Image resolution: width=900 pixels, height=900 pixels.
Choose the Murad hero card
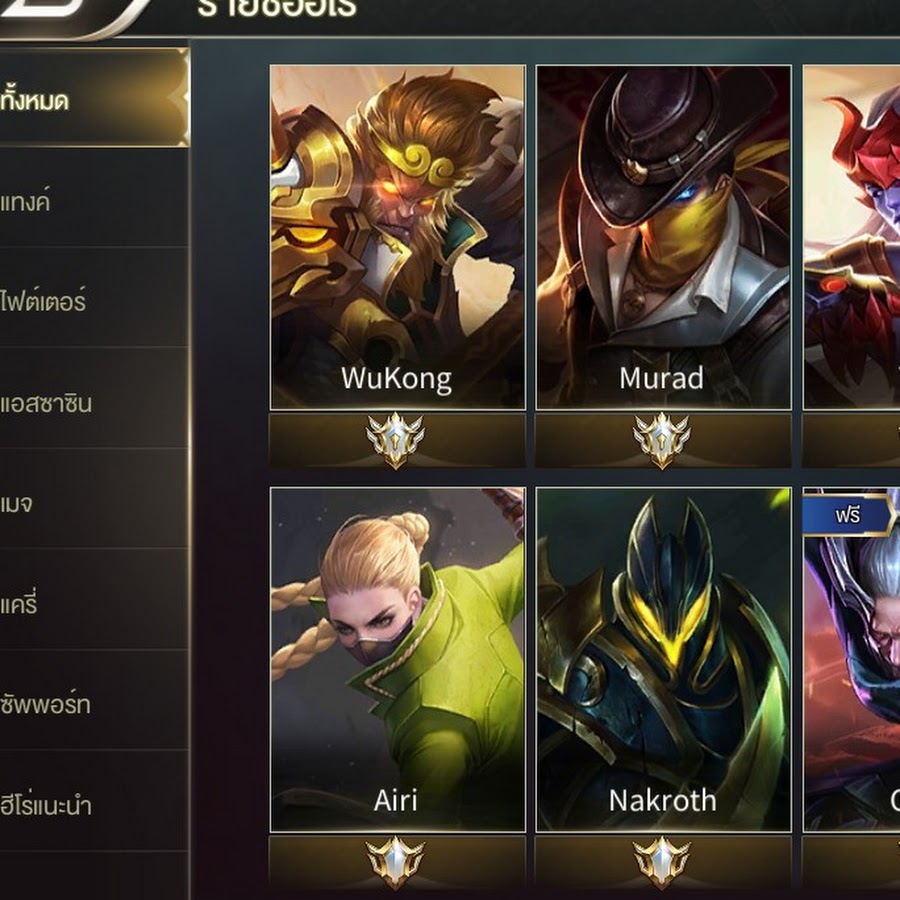tap(663, 237)
